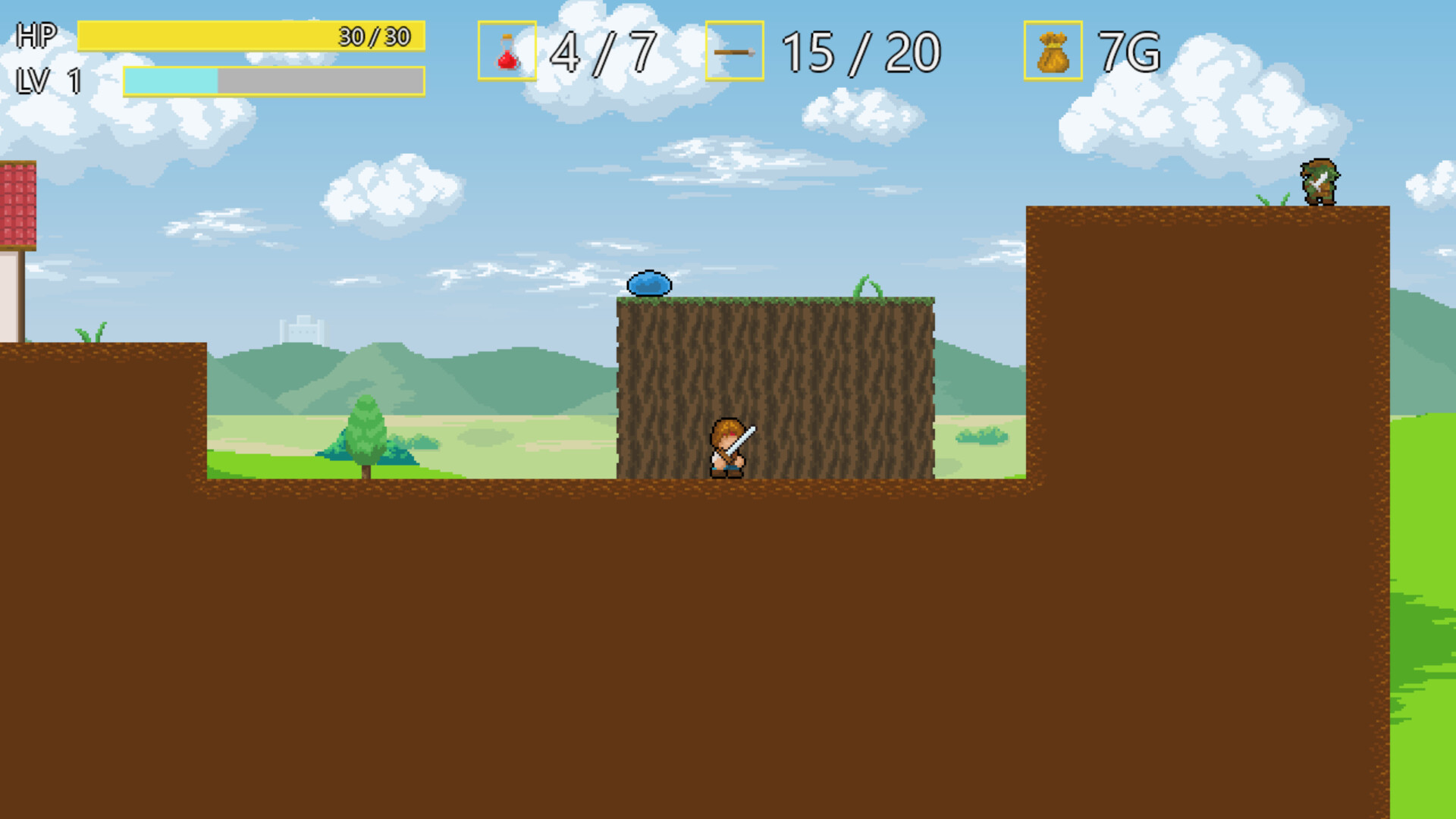Select the blue slime enemy
This screenshot has height=819, width=1456.
pos(648,281)
